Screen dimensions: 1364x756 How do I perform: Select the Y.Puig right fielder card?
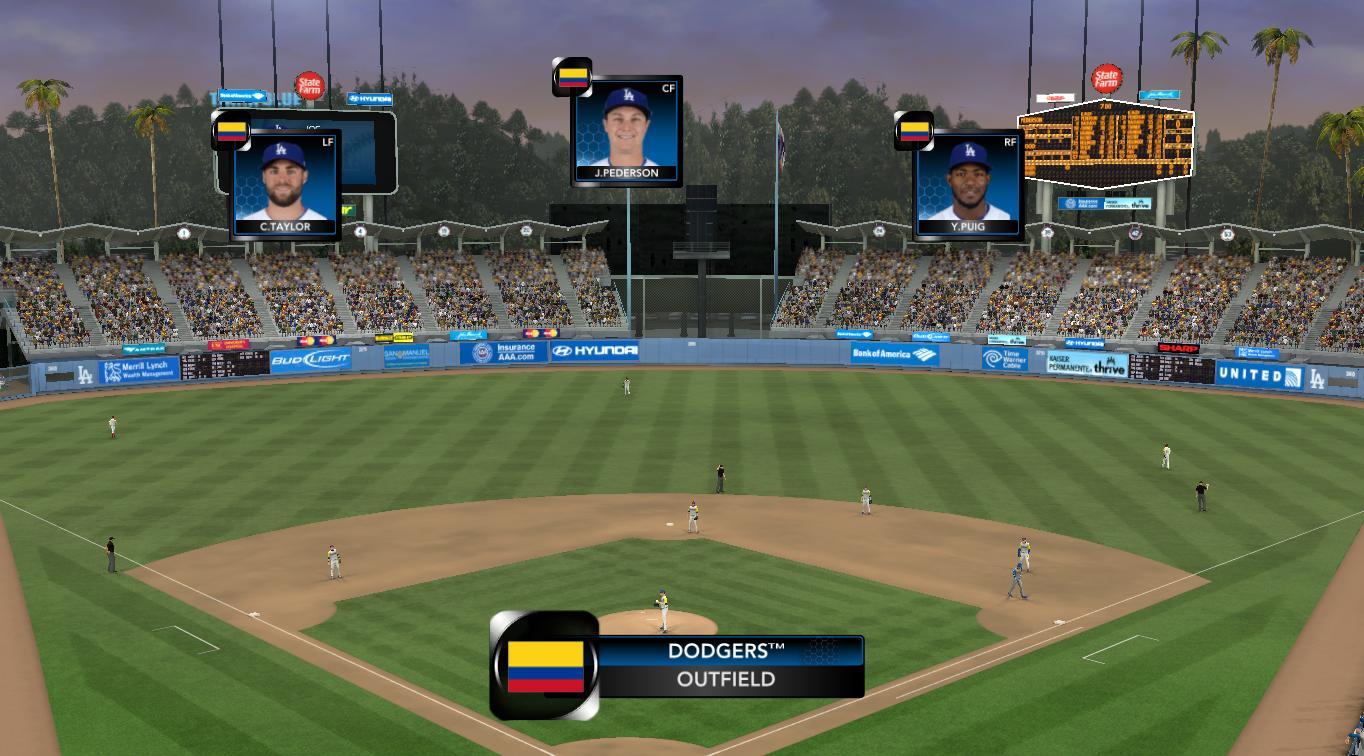click(x=968, y=184)
